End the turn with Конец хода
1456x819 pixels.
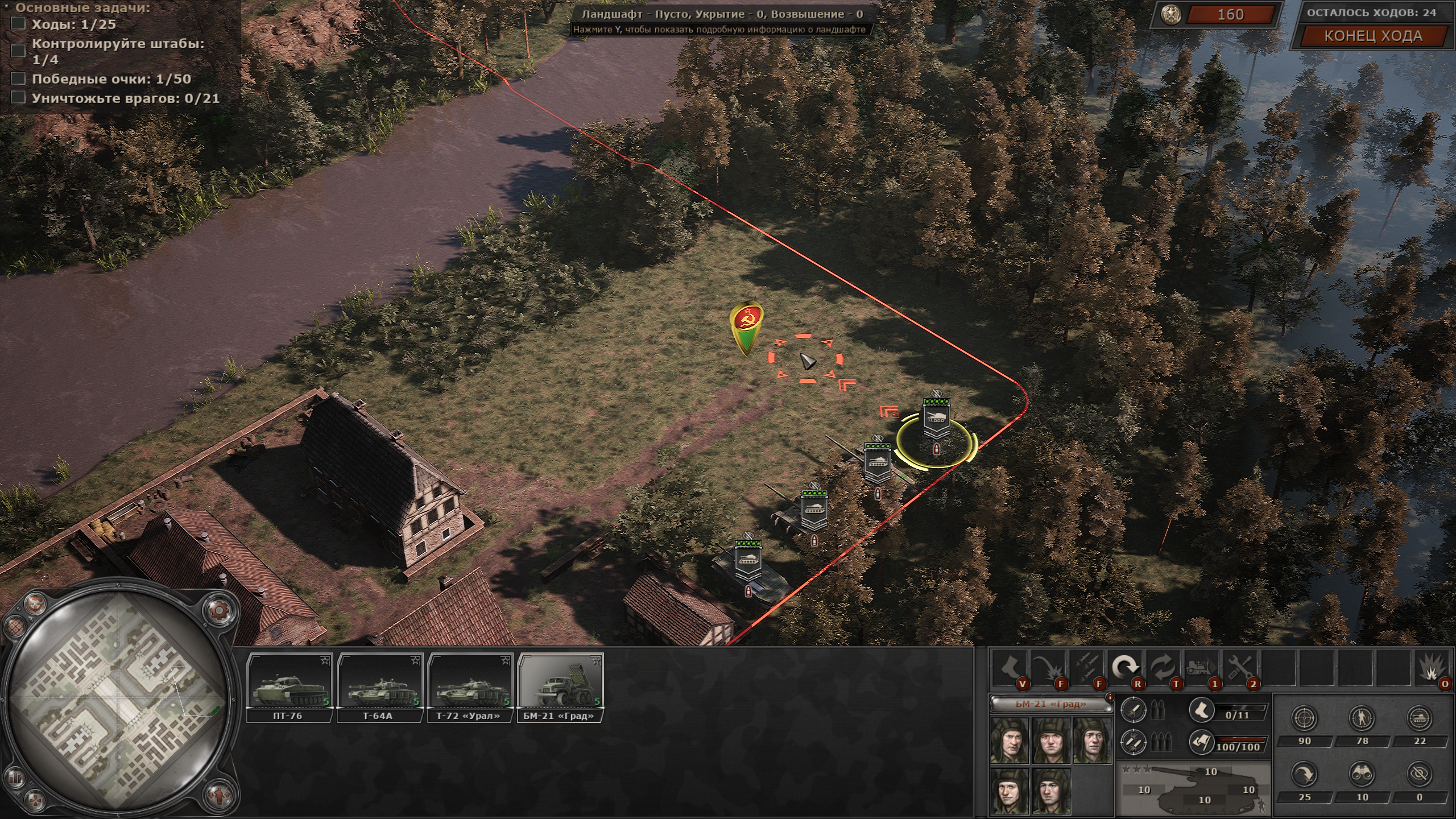point(1373,36)
